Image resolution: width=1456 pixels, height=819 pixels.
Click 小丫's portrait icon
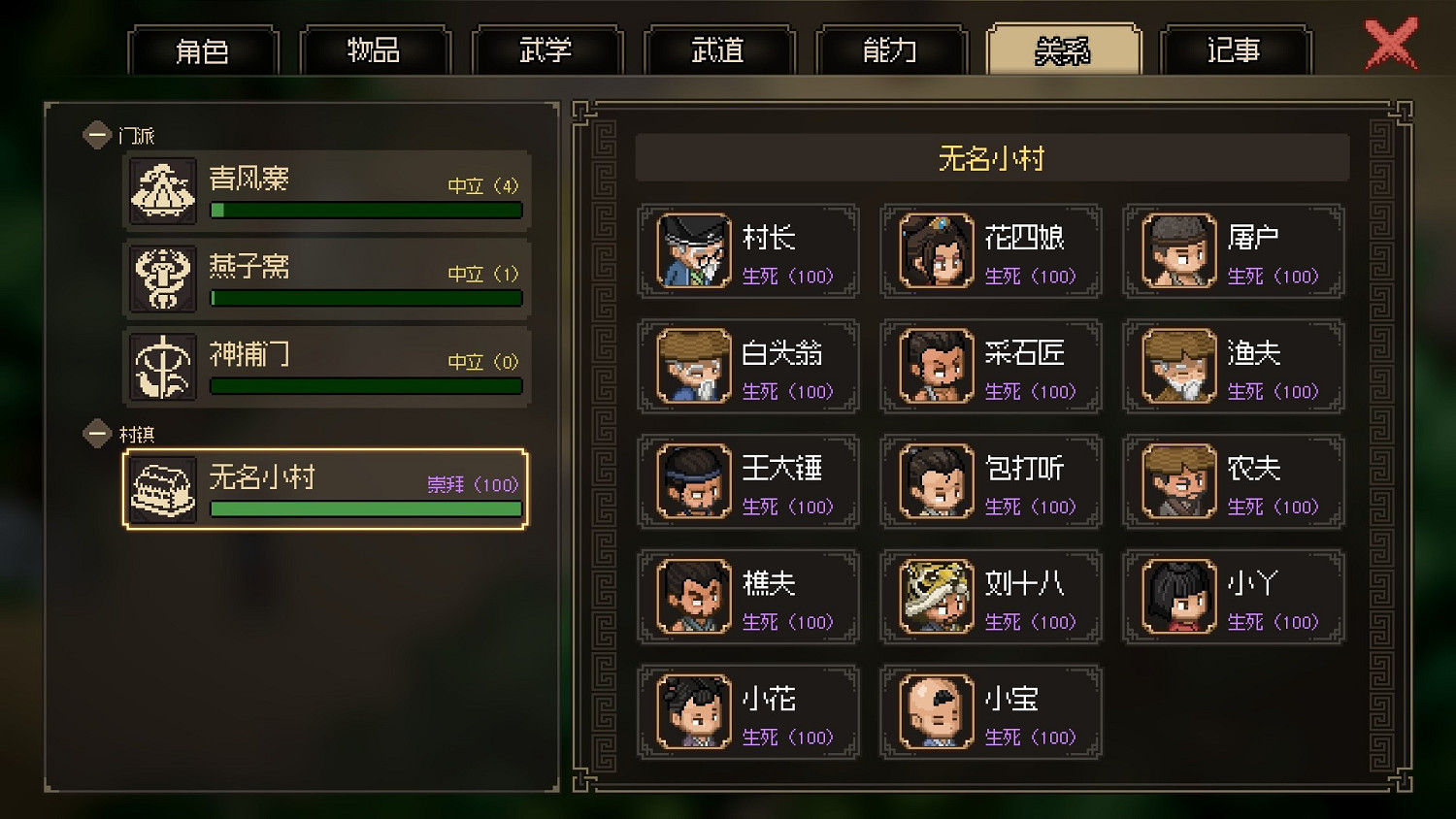[1176, 596]
